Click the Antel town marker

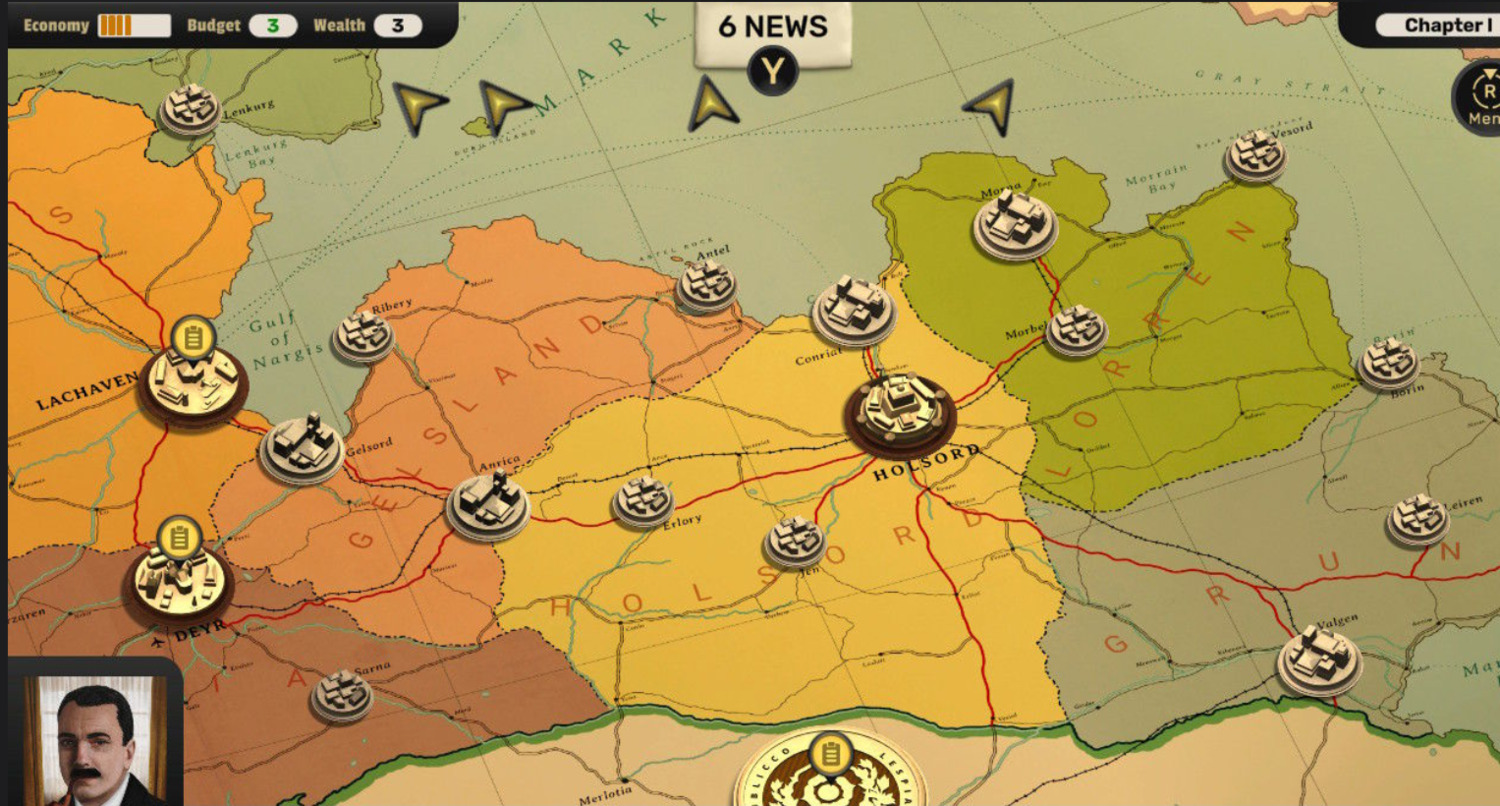click(706, 285)
